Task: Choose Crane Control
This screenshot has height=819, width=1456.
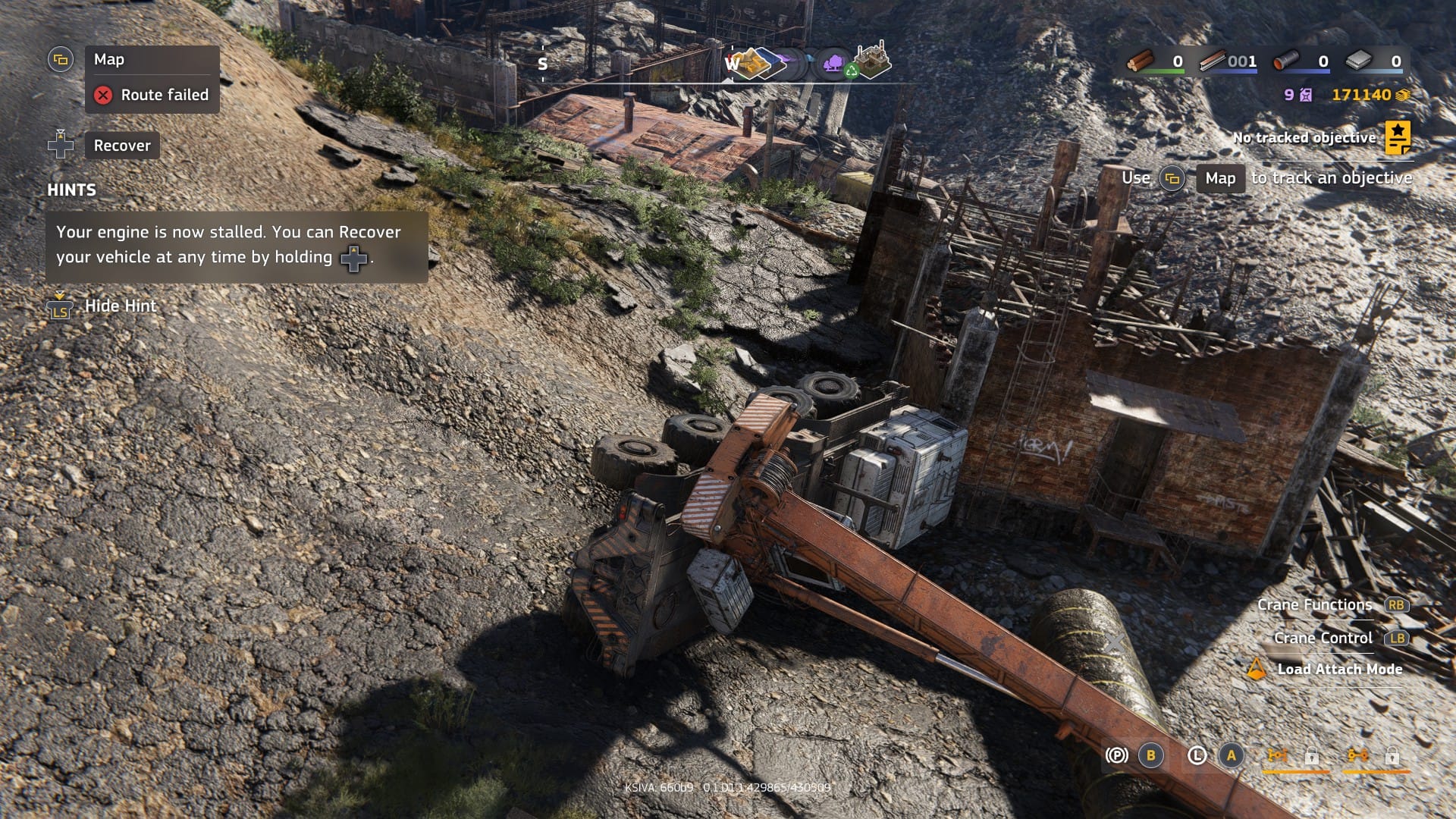Action: pos(1323,638)
